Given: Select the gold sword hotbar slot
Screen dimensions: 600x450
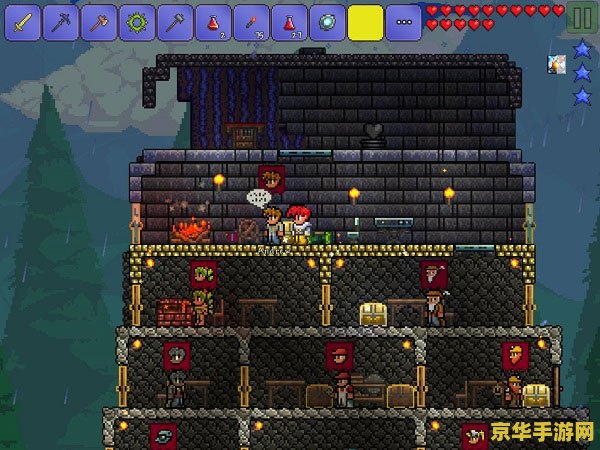Looking at the screenshot, I should point(23,20).
